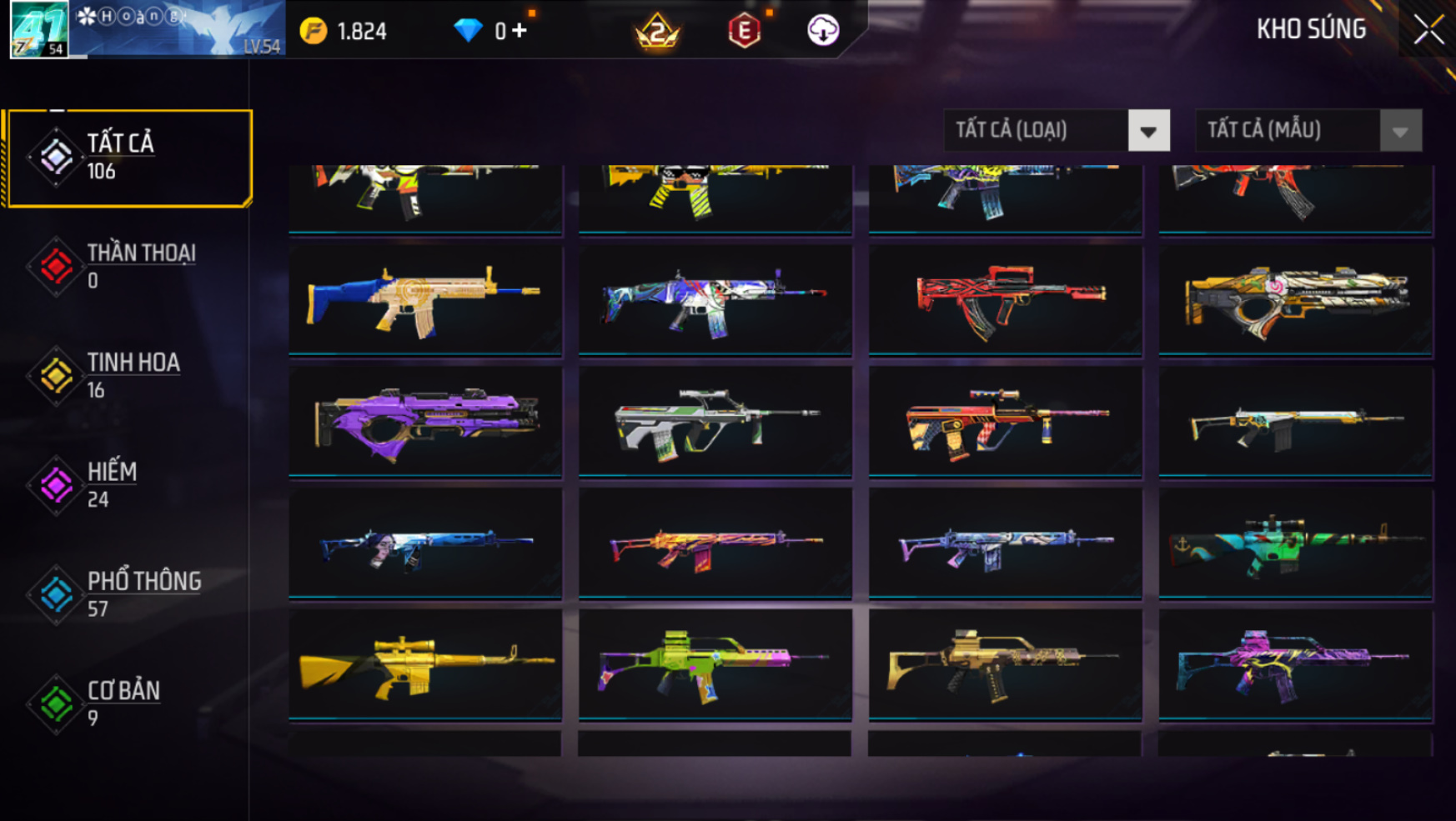Select the white and green AUG skin
The width and height of the screenshot is (1456, 821).
tap(715, 422)
